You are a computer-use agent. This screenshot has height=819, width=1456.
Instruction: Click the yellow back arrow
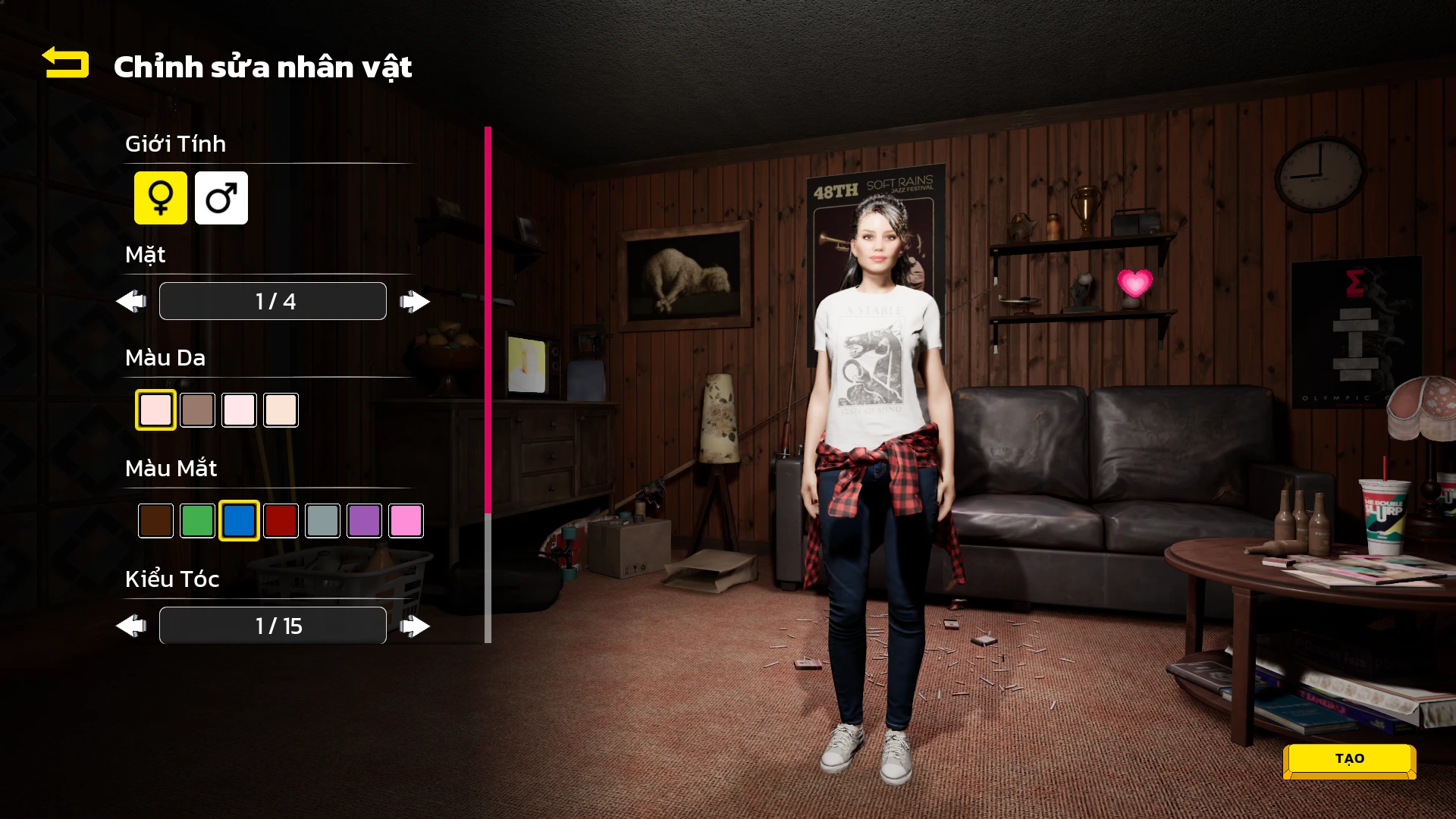click(x=66, y=63)
